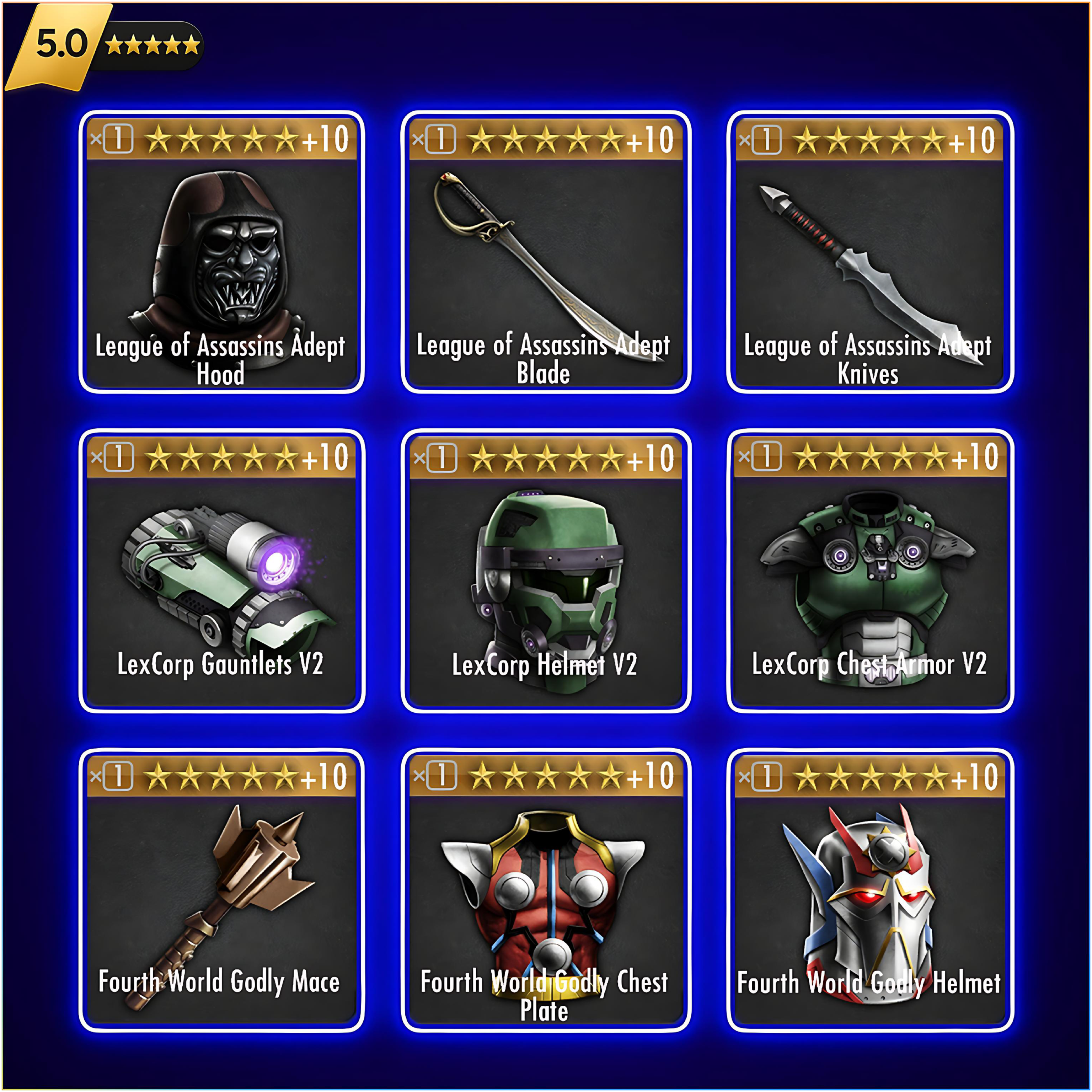
Task: Click the Fourth World Godly Chest Plate
Action: pyautogui.click(x=545, y=890)
